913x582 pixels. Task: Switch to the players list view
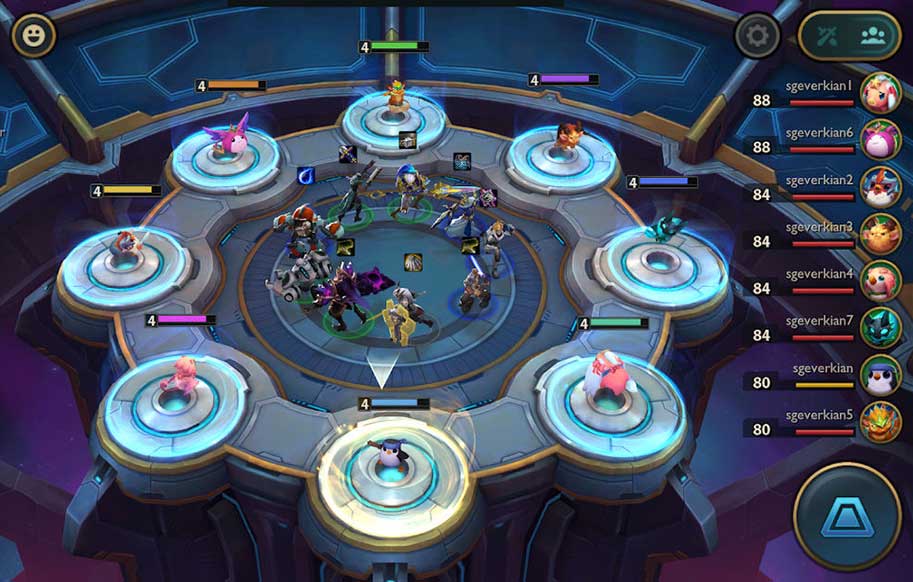click(874, 37)
